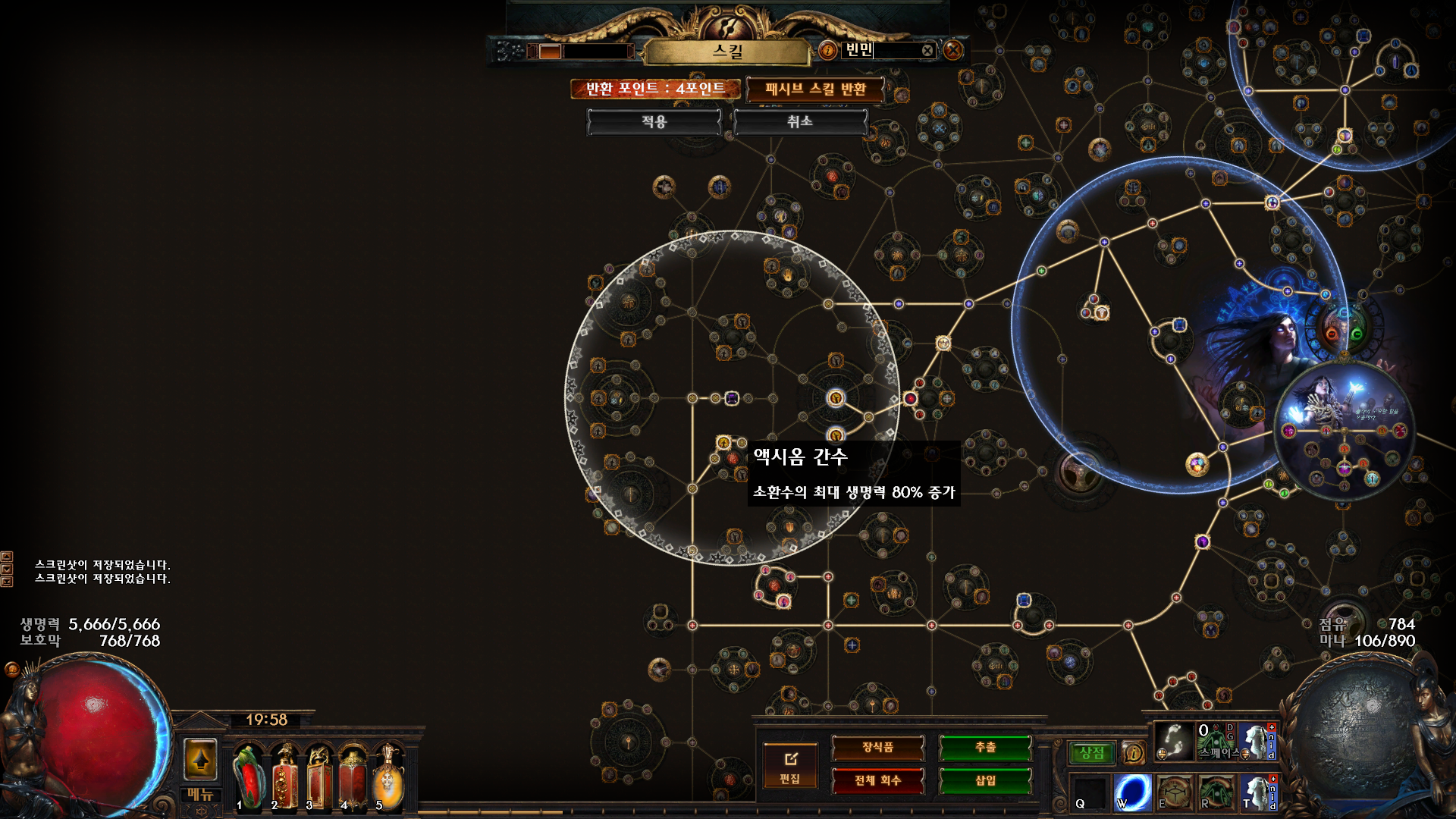The image size is (1456, 819).
Task: Select the 장식품 cosmetics button
Action: point(877,748)
